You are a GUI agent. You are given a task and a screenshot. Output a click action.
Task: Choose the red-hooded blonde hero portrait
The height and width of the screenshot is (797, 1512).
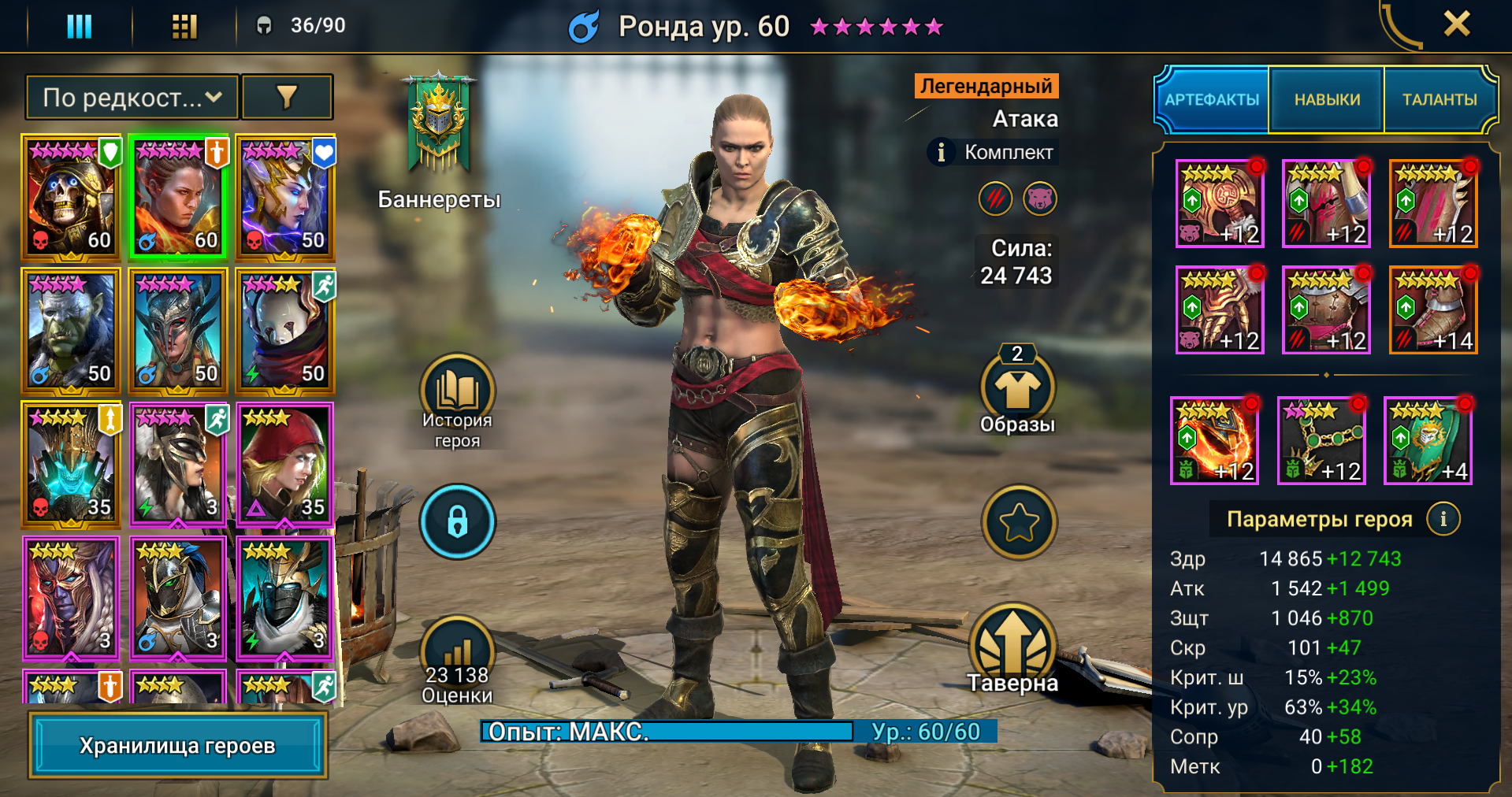(284, 464)
